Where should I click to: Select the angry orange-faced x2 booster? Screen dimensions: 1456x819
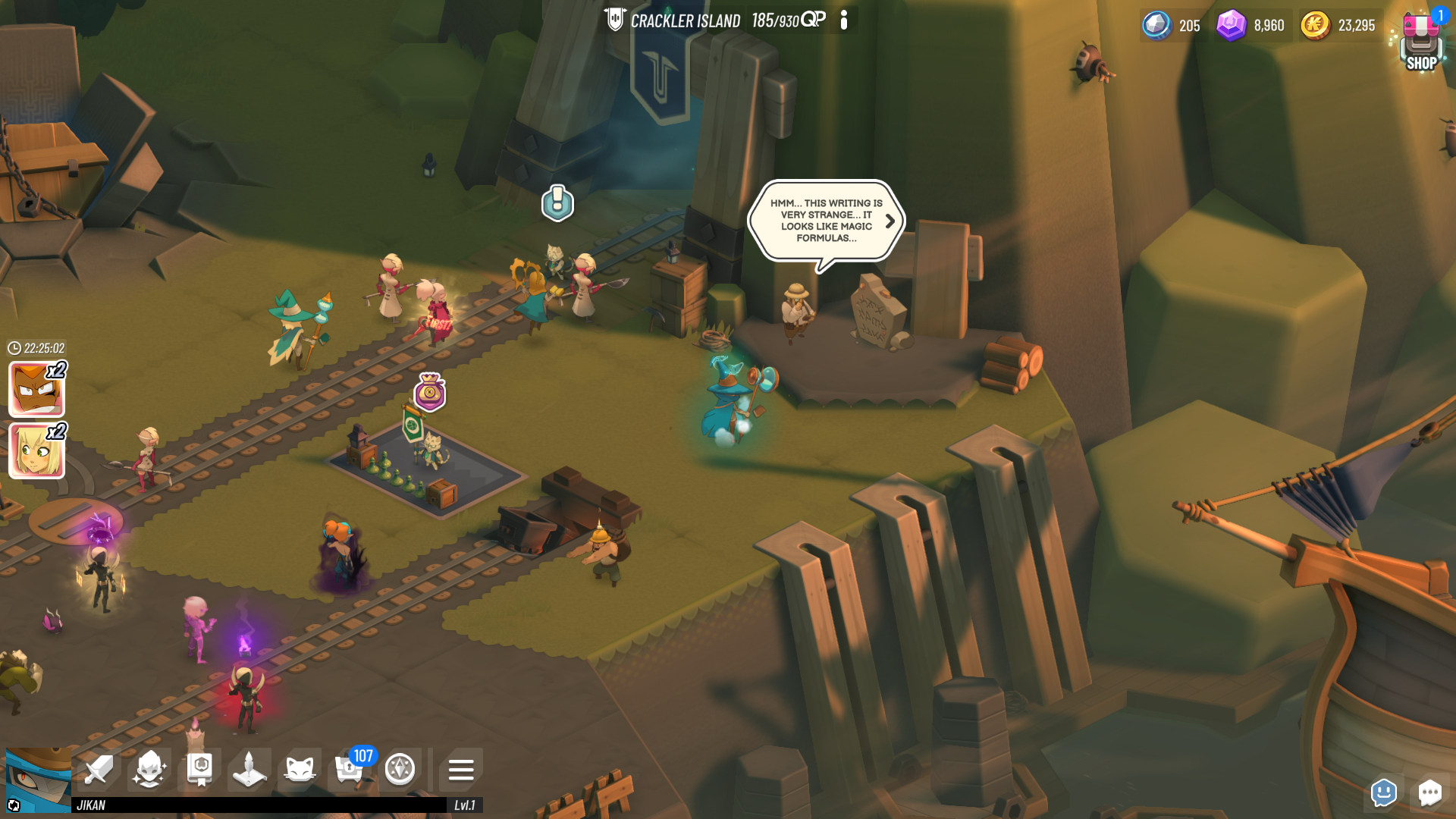coord(36,389)
